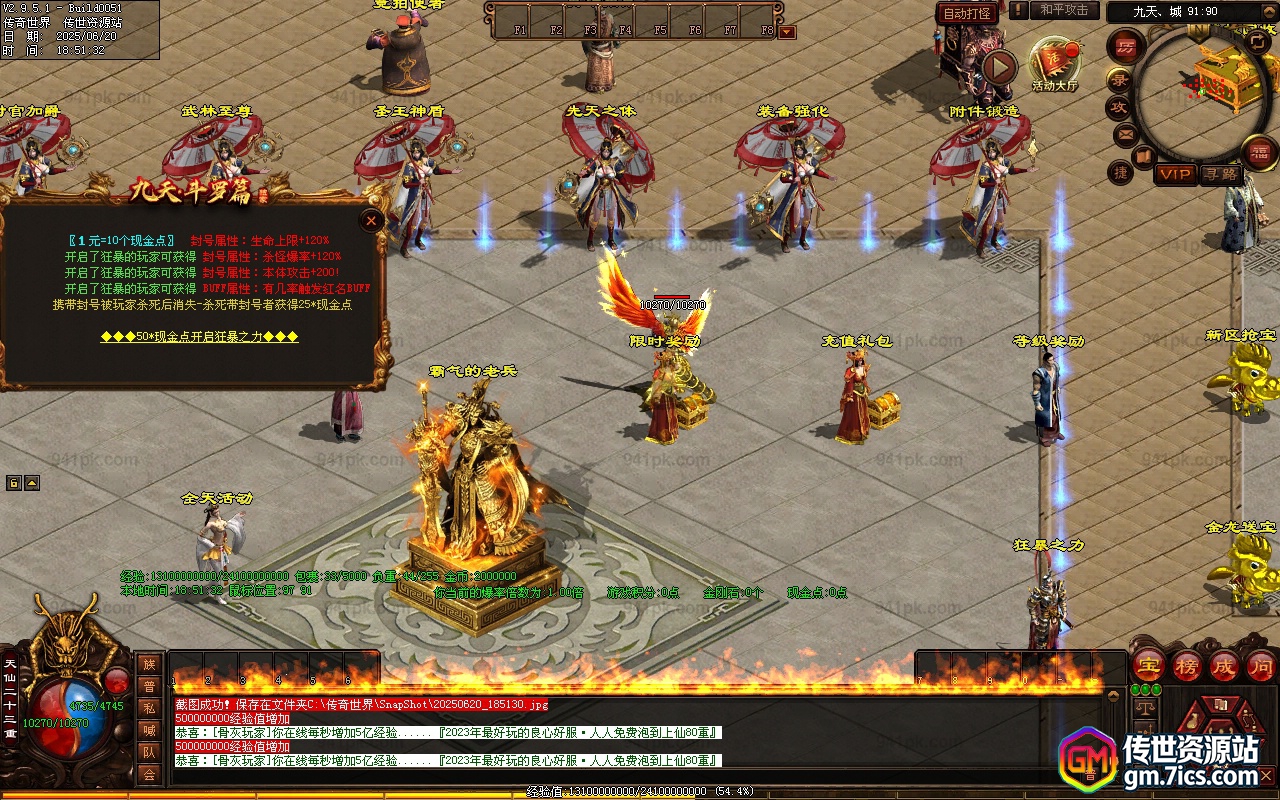Screen dimensions: 1280x800
Task: Click the 福 welfare button by minimap
Action: pos(1259,152)
